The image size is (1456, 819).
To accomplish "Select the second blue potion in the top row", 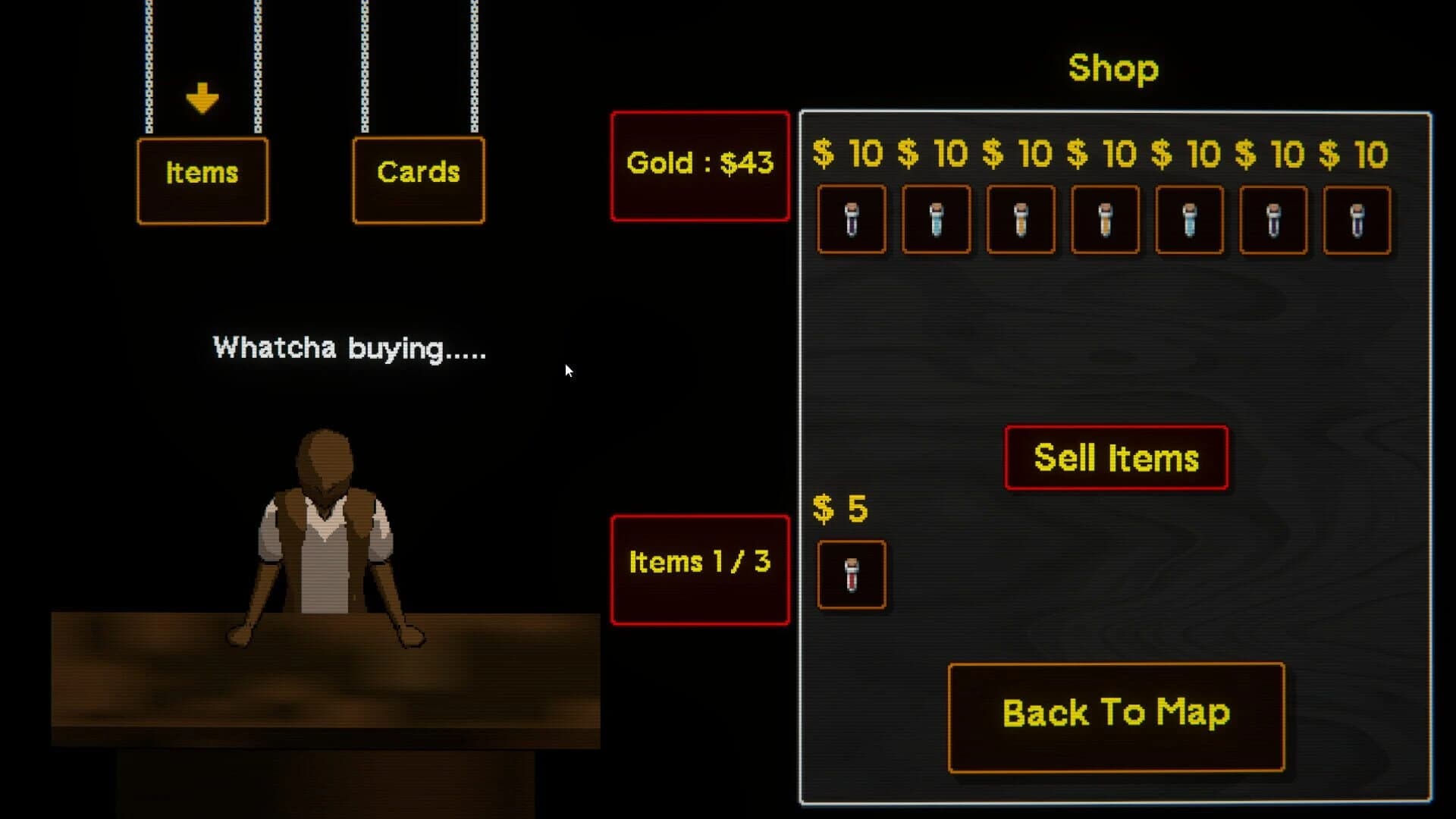I will pos(936,221).
